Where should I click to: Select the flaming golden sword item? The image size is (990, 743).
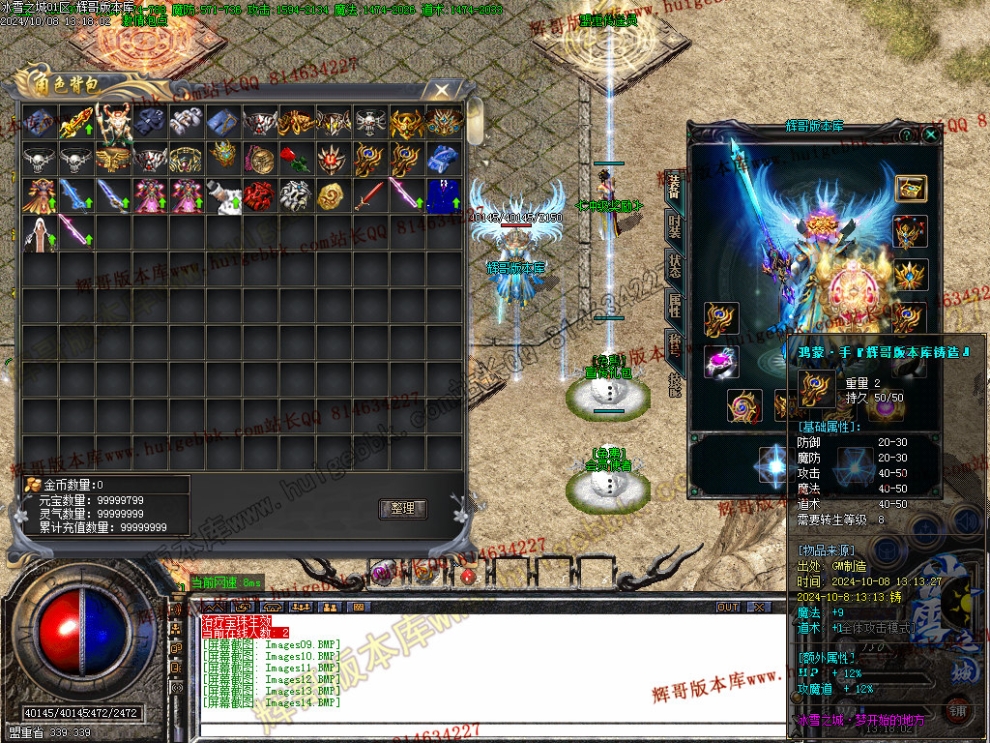coord(77,122)
